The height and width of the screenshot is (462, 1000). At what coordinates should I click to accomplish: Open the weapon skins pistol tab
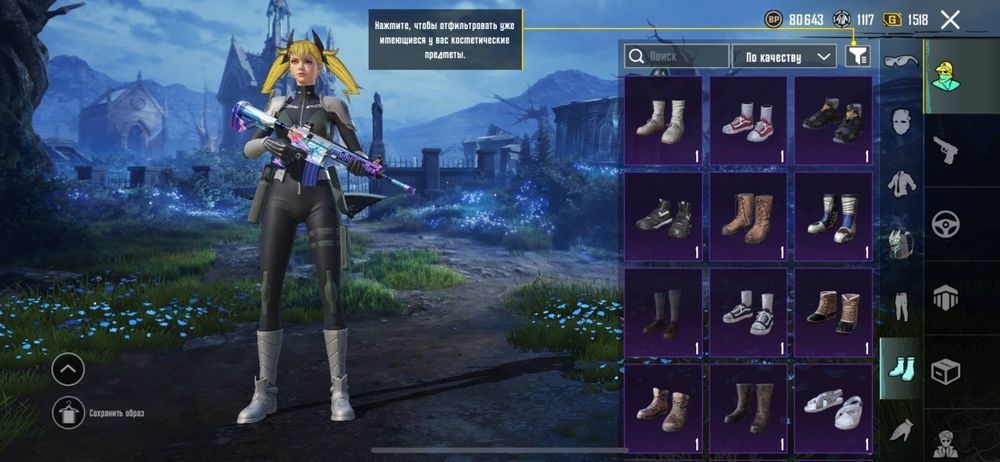point(945,150)
